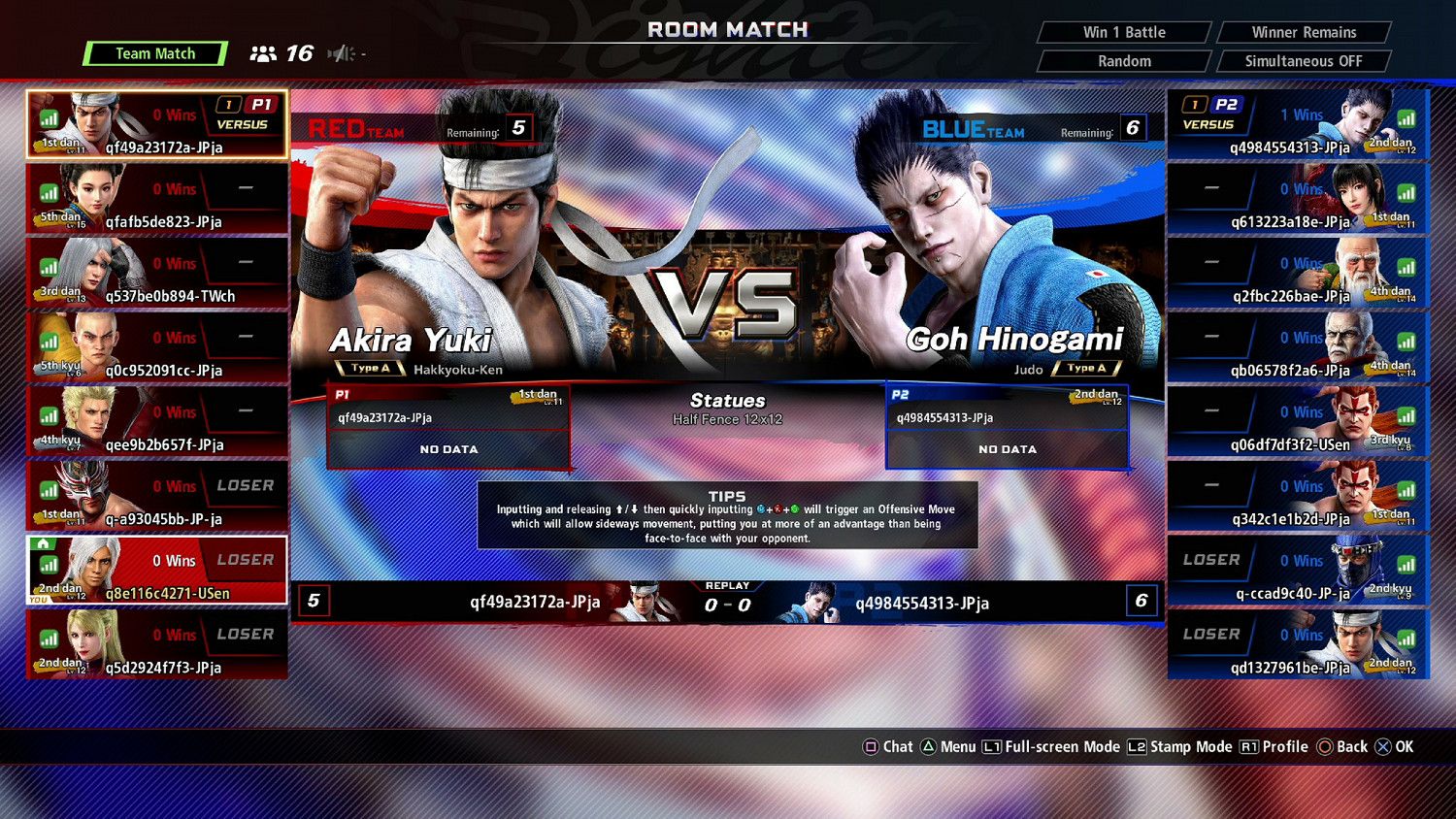Image resolution: width=1456 pixels, height=819 pixels.
Task: Select red team player q5d2924f7f3-JPja
Action: (x=157, y=644)
